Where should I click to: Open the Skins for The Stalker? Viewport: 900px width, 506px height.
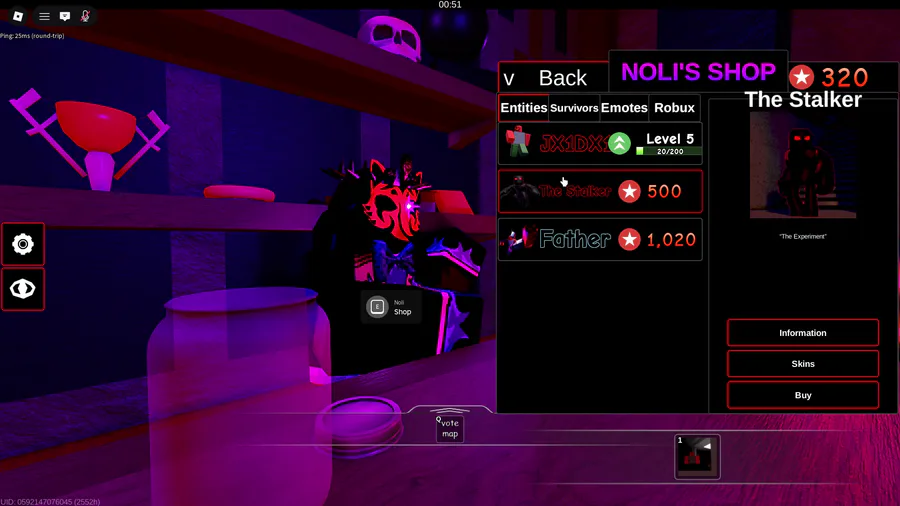[803, 364]
